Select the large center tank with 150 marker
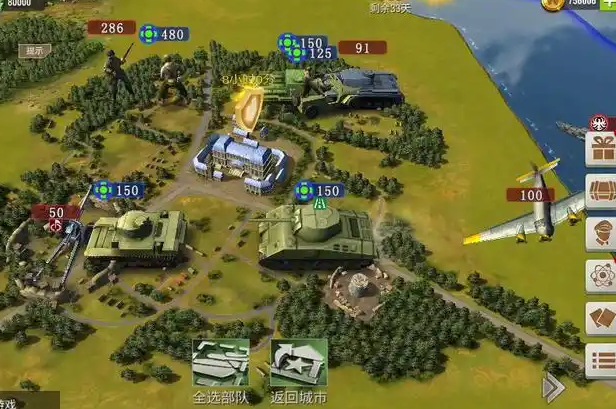The image size is (616, 409). coord(316,236)
